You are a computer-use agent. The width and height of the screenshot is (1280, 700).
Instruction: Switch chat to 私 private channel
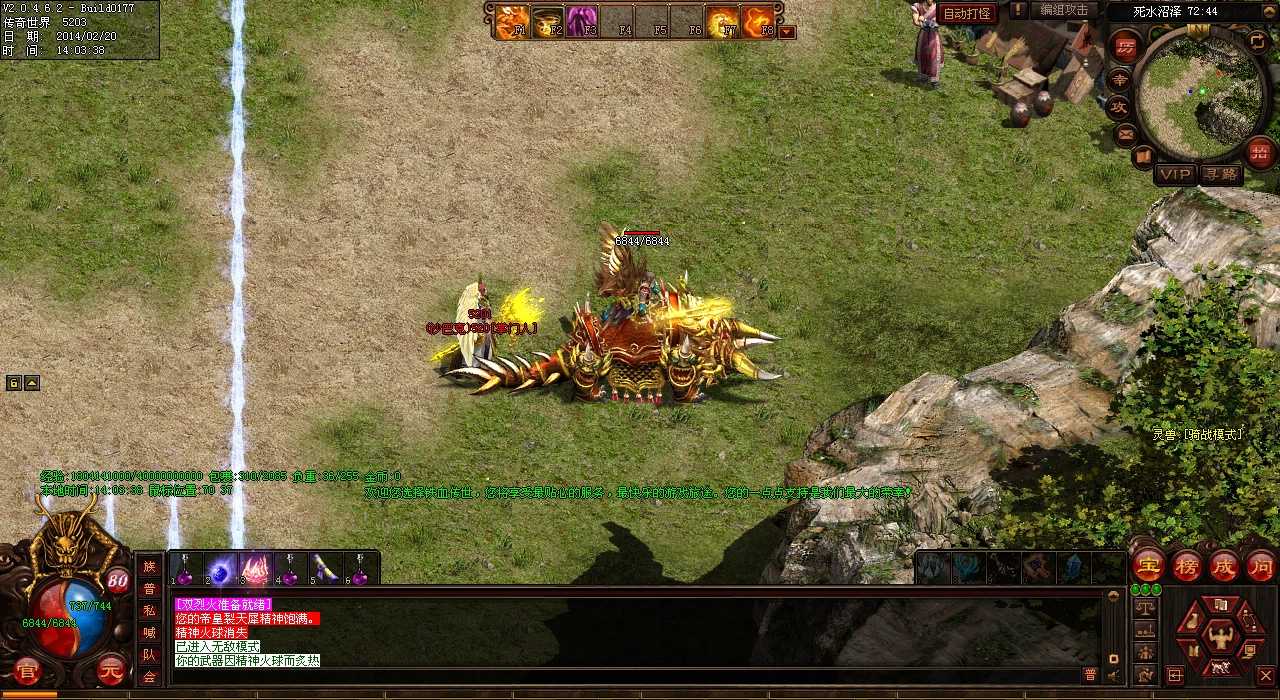pyautogui.click(x=149, y=610)
